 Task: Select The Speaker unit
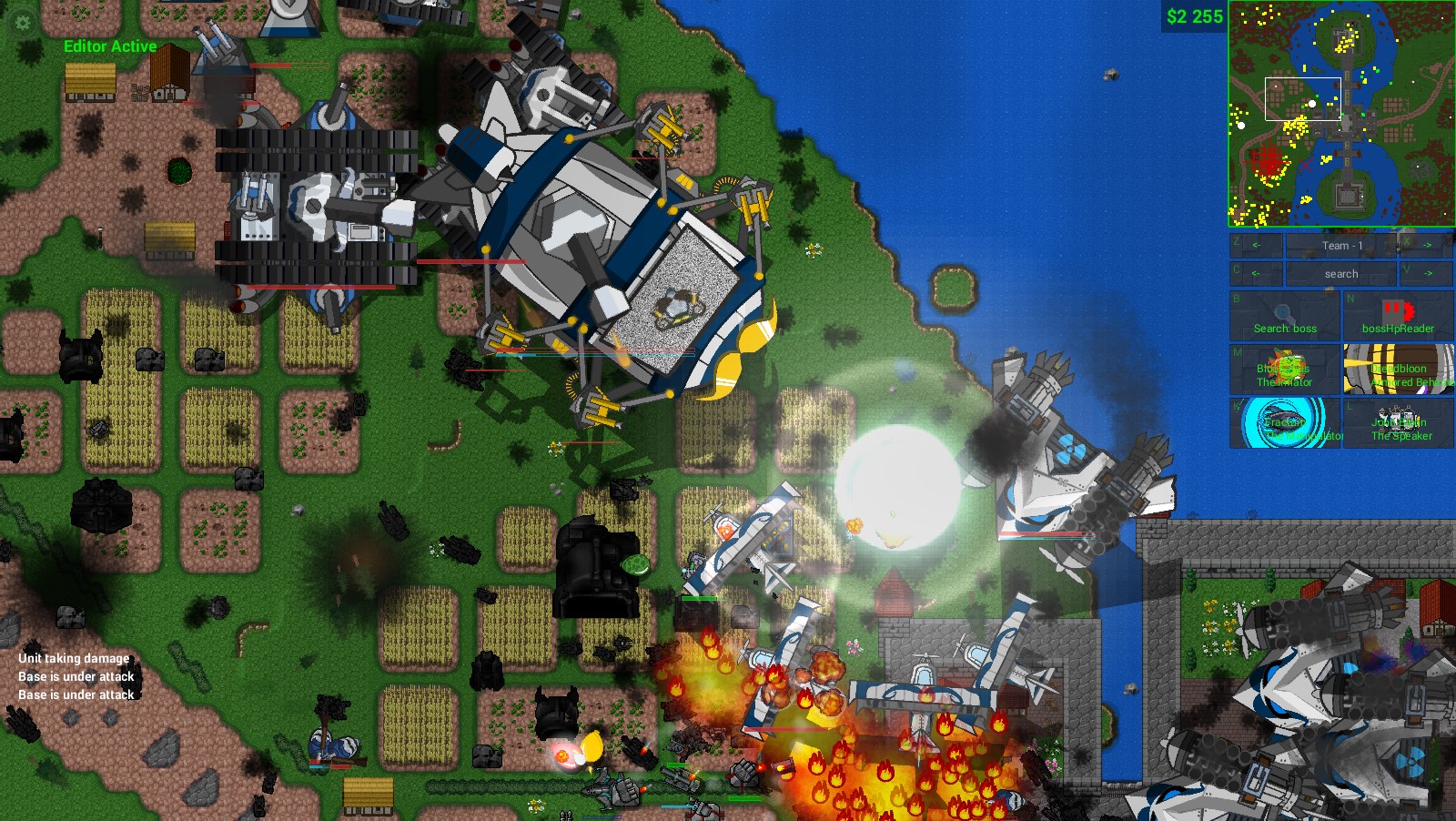click(1398, 423)
